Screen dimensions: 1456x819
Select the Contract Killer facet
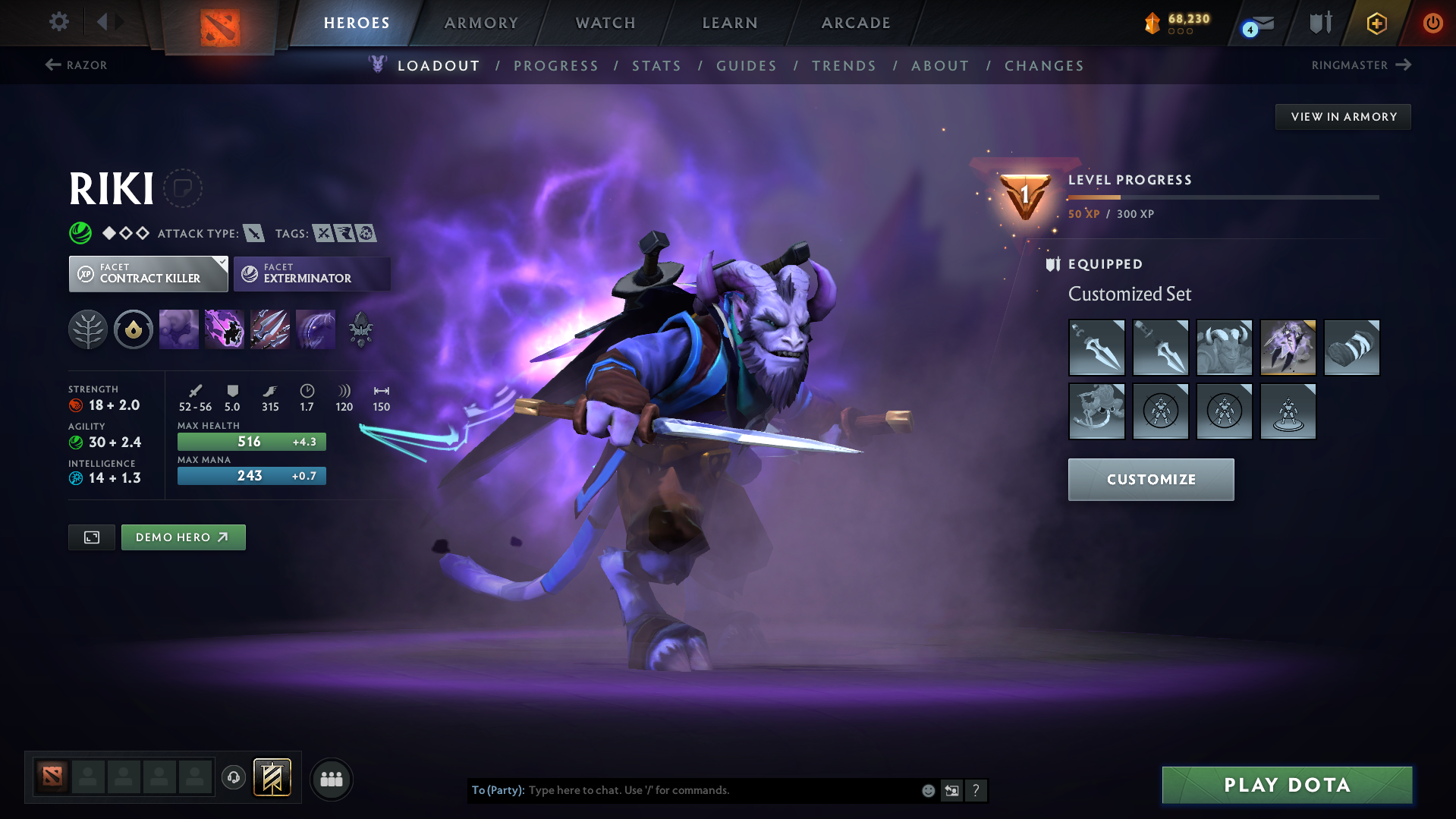(x=148, y=273)
